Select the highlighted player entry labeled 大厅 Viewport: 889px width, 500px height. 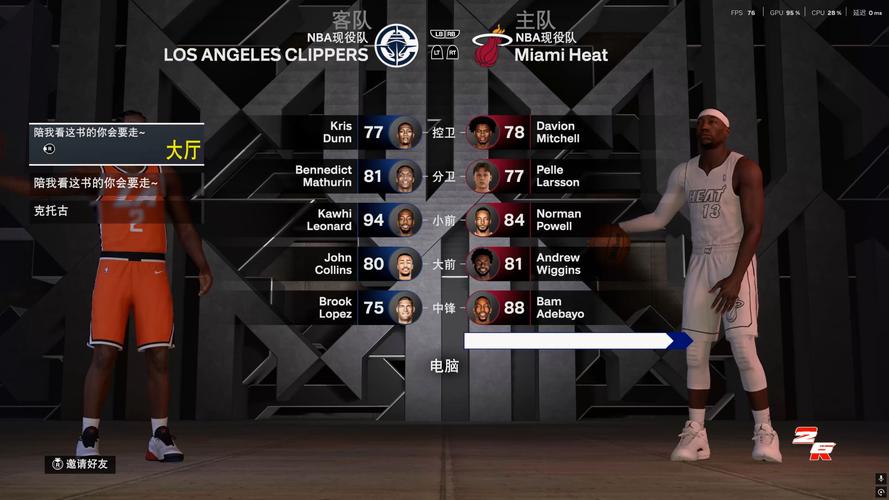click(x=117, y=143)
